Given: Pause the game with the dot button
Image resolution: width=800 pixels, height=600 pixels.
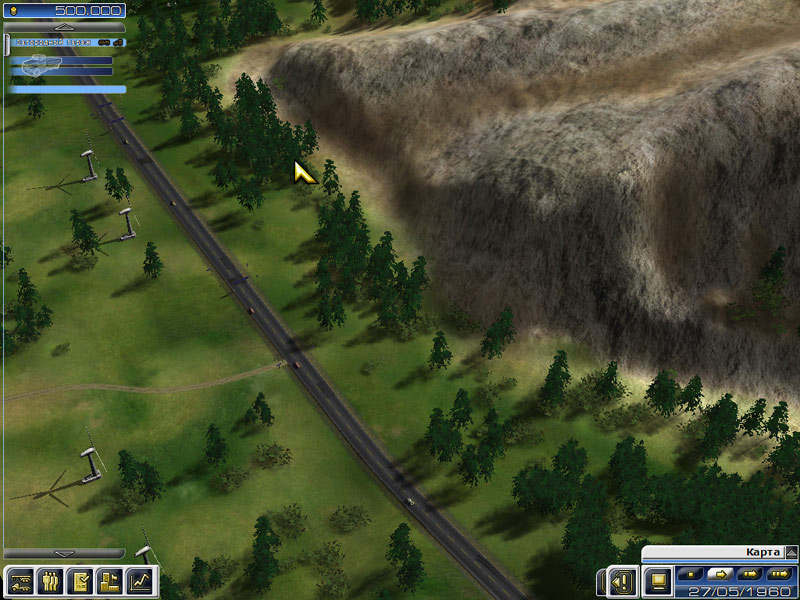Looking at the screenshot, I should click(x=689, y=575).
